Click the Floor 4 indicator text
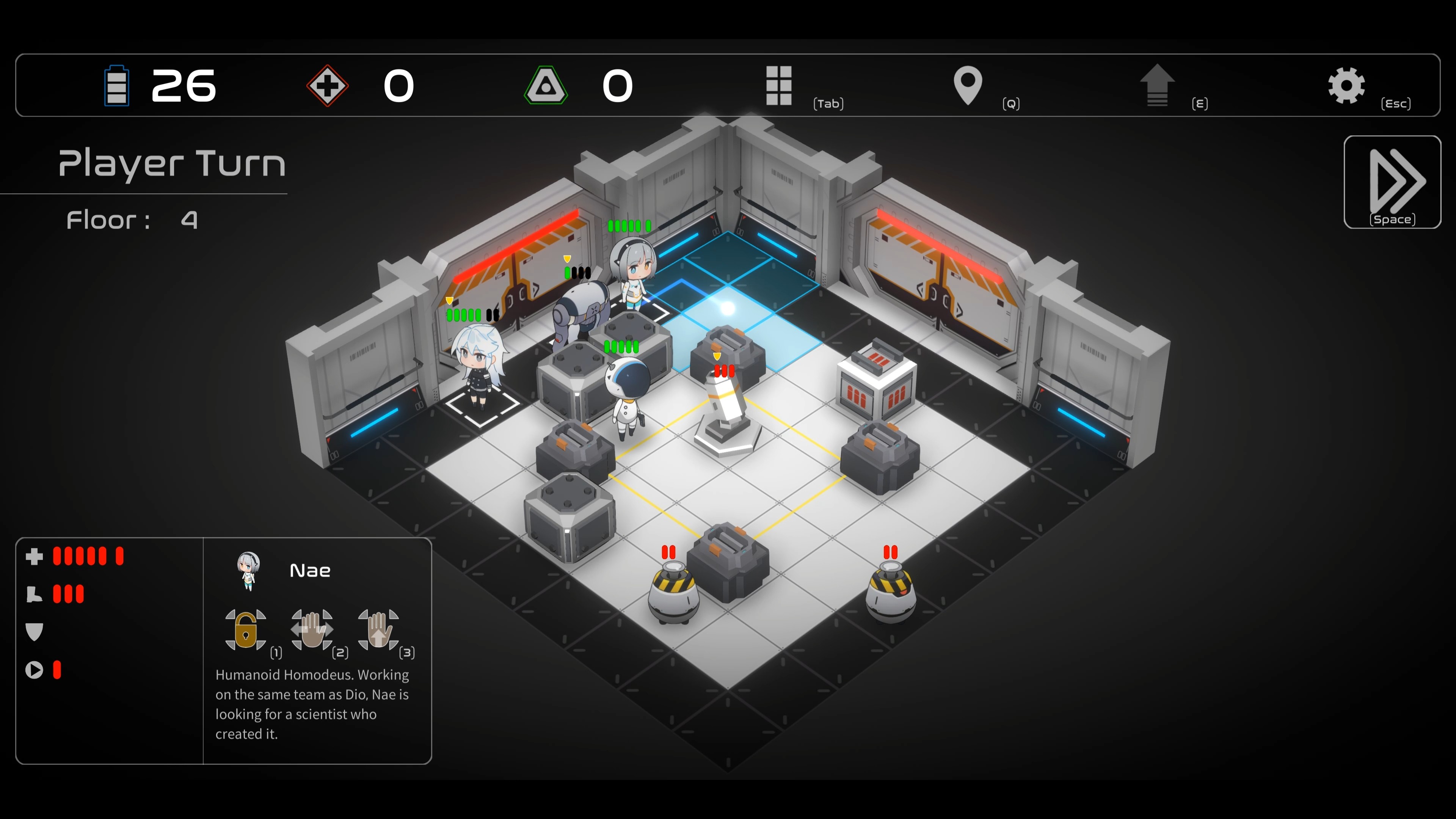 click(x=131, y=220)
